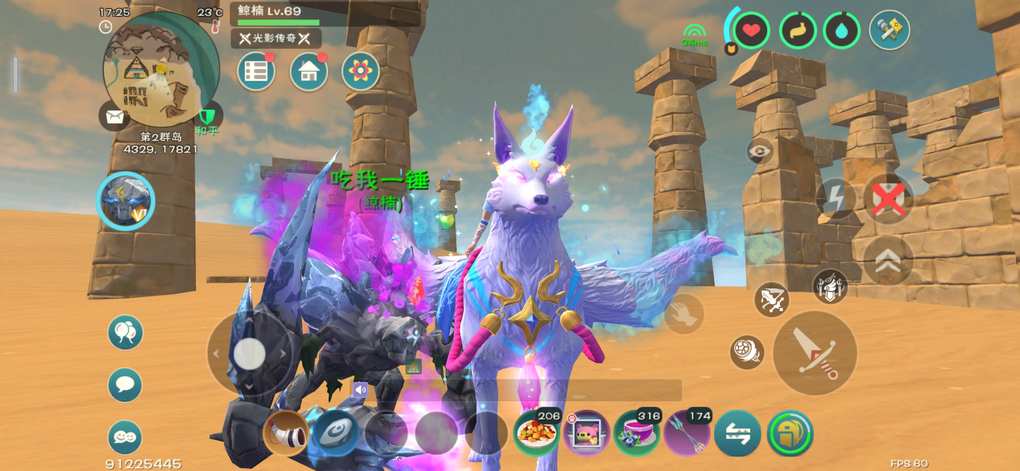This screenshot has width=1020, height=471.
Task: Open the home house button
Action: (309, 71)
